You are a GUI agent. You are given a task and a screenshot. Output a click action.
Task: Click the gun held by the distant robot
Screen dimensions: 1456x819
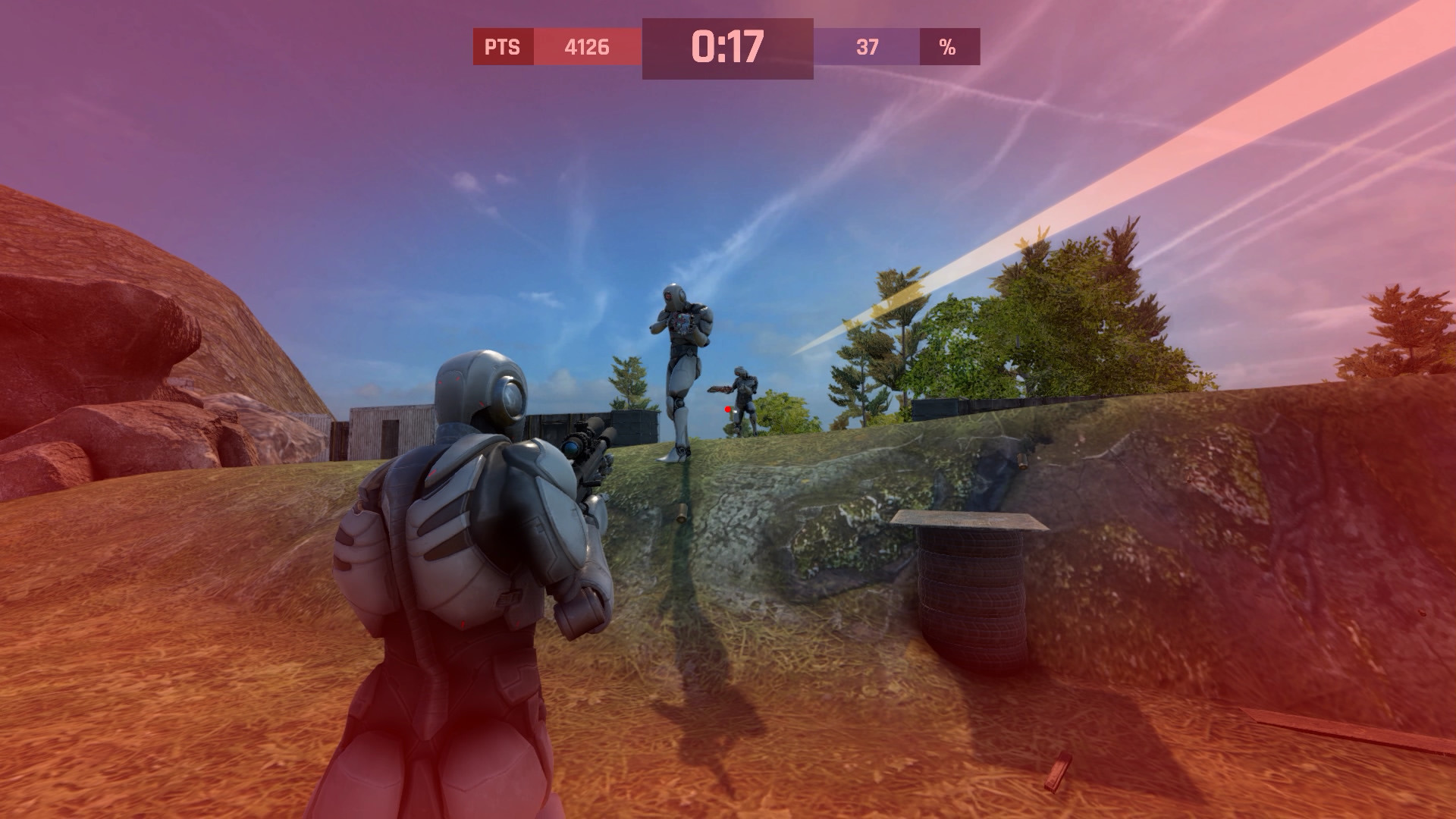[720, 388]
